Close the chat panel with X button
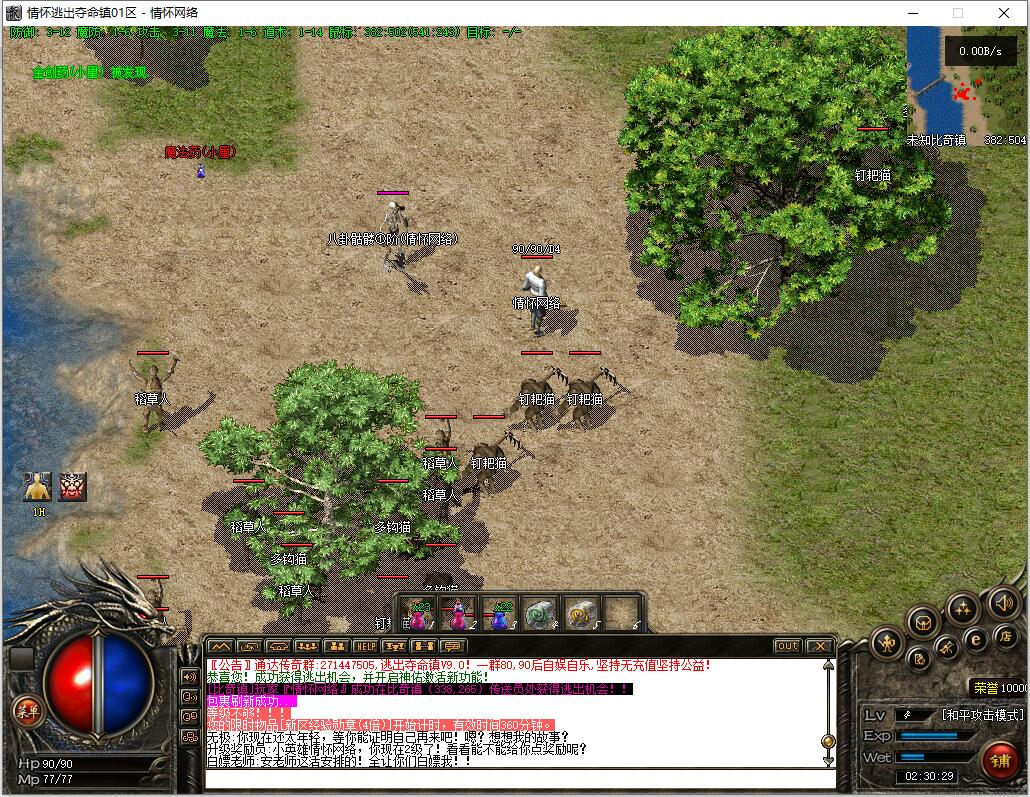 [819, 646]
